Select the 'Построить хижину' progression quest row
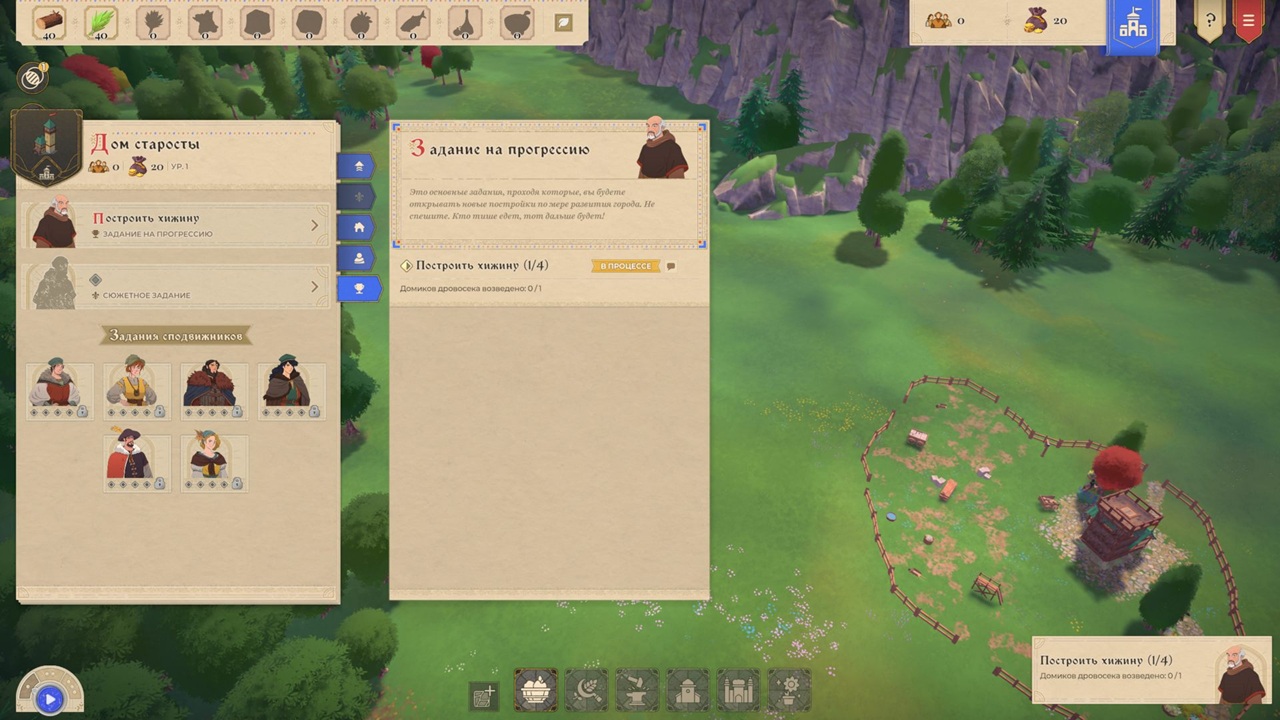Screen dimensions: 1280x720 click(x=176, y=225)
